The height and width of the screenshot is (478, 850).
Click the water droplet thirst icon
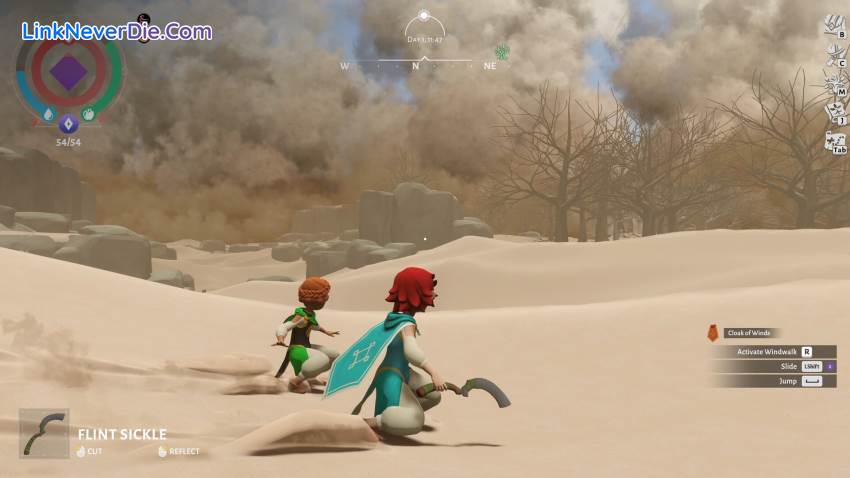pyautogui.click(x=47, y=115)
